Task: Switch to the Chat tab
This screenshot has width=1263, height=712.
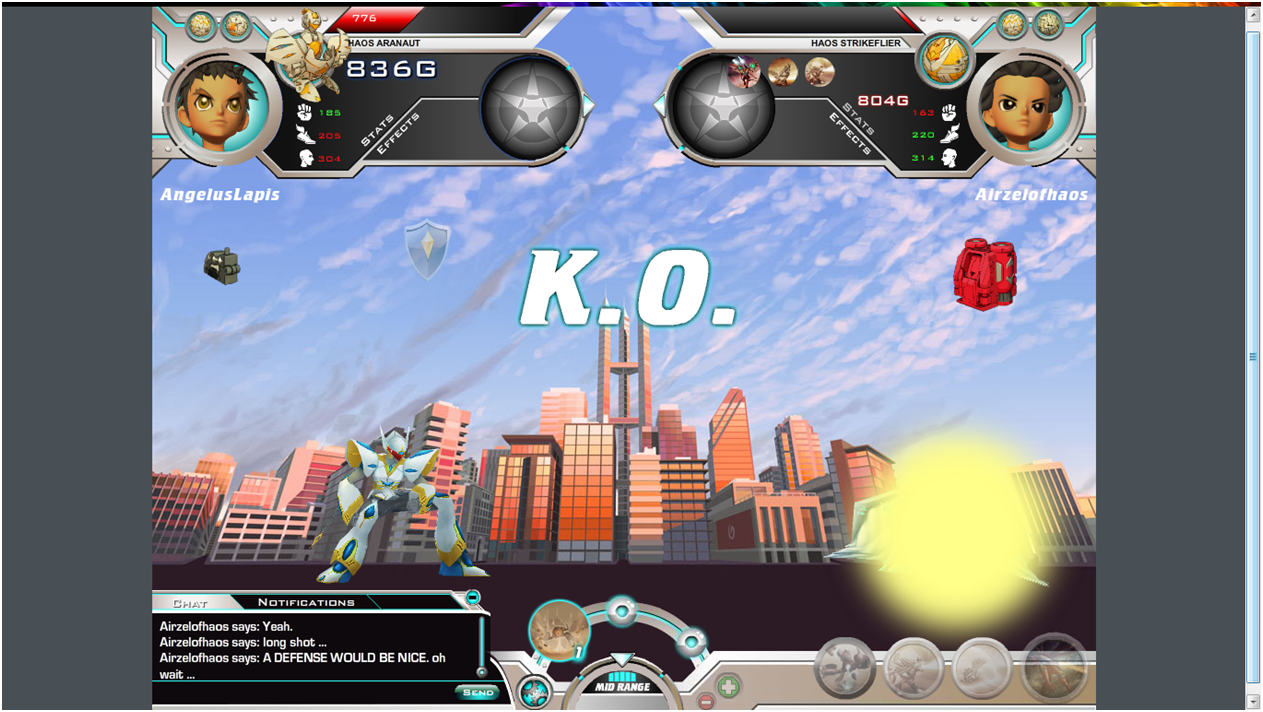Action: point(190,603)
